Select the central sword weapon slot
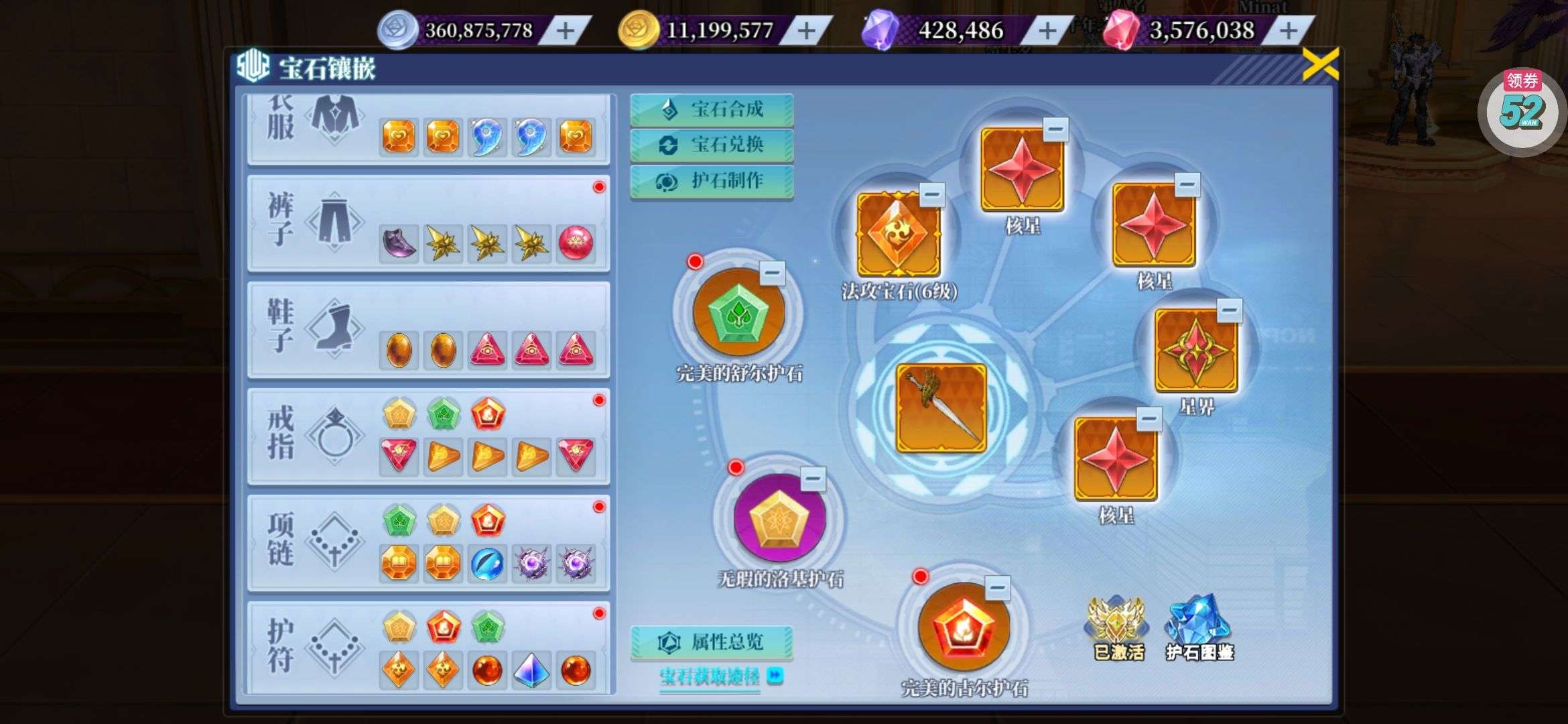The width and height of the screenshot is (1568, 724). [x=941, y=408]
